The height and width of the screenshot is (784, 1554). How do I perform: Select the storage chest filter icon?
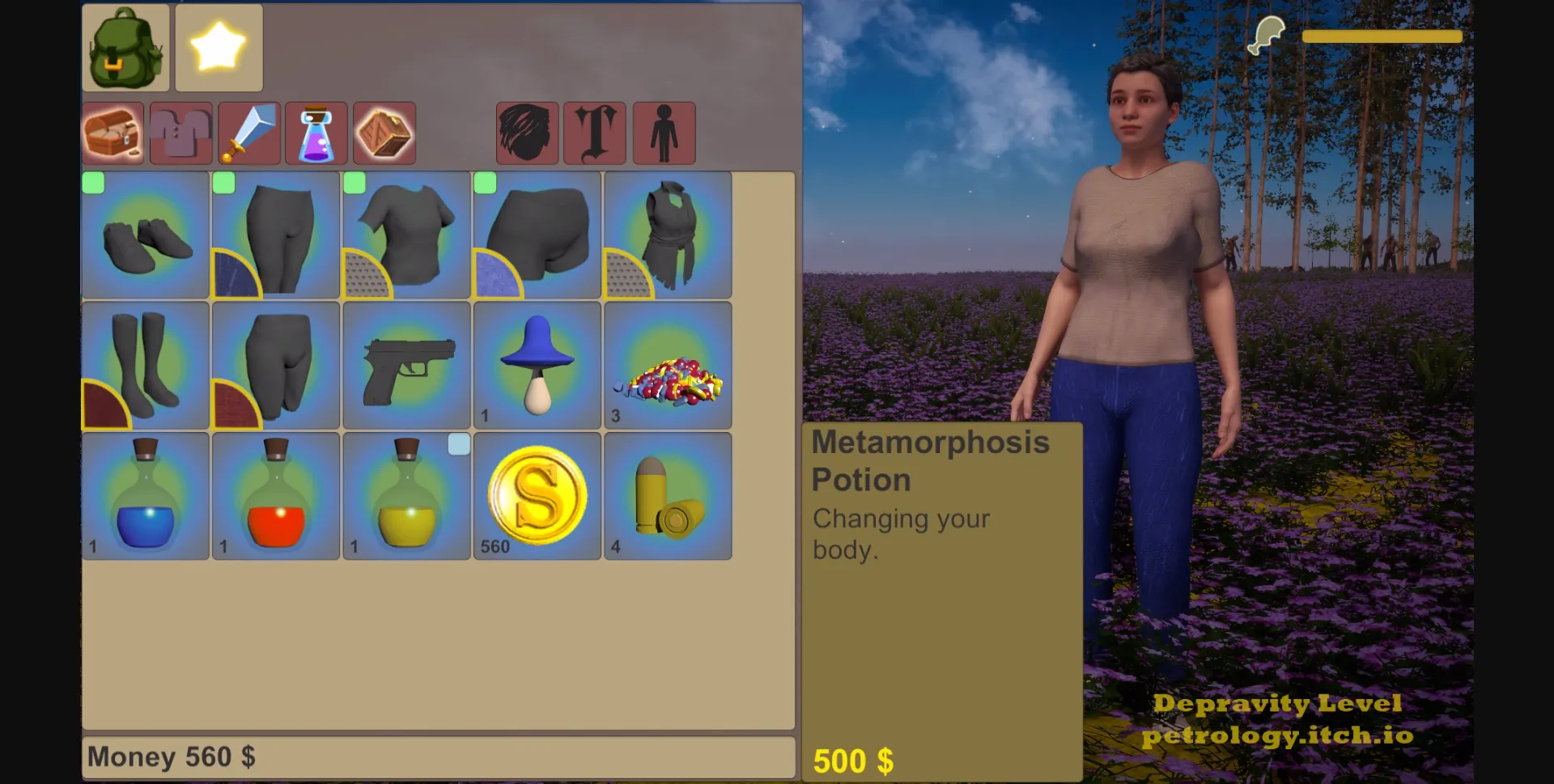(x=113, y=132)
